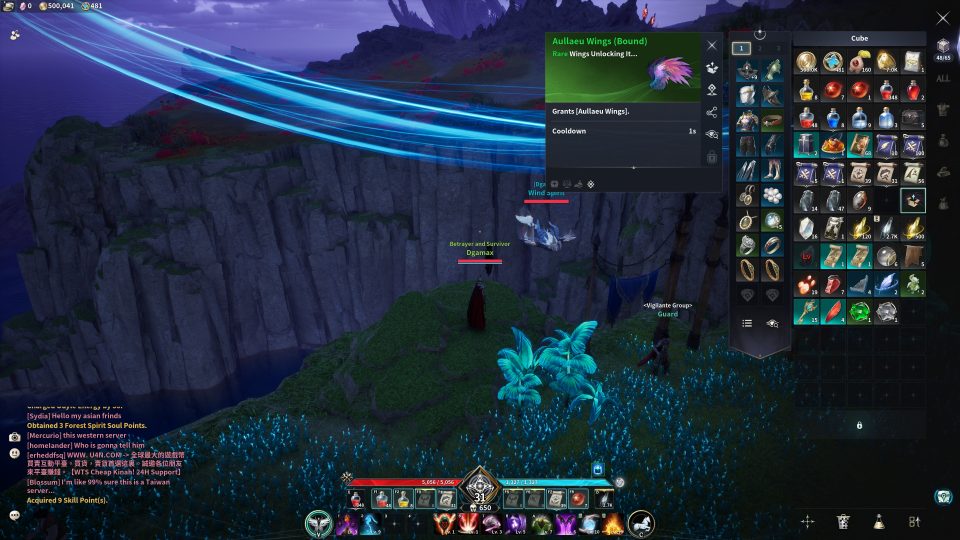The height and width of the screenshot is (540, 960).
Task: Select the equipped white pearl necklace slot
Action: [x=772, y=195]
